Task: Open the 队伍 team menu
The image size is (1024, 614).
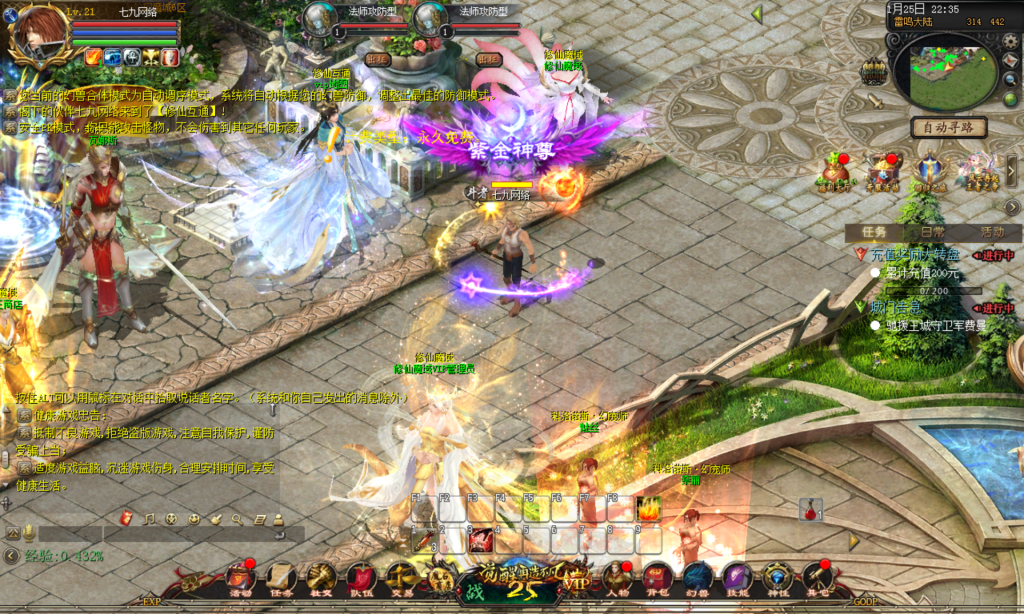Action: pyautogui.click(x=361, y=577)
